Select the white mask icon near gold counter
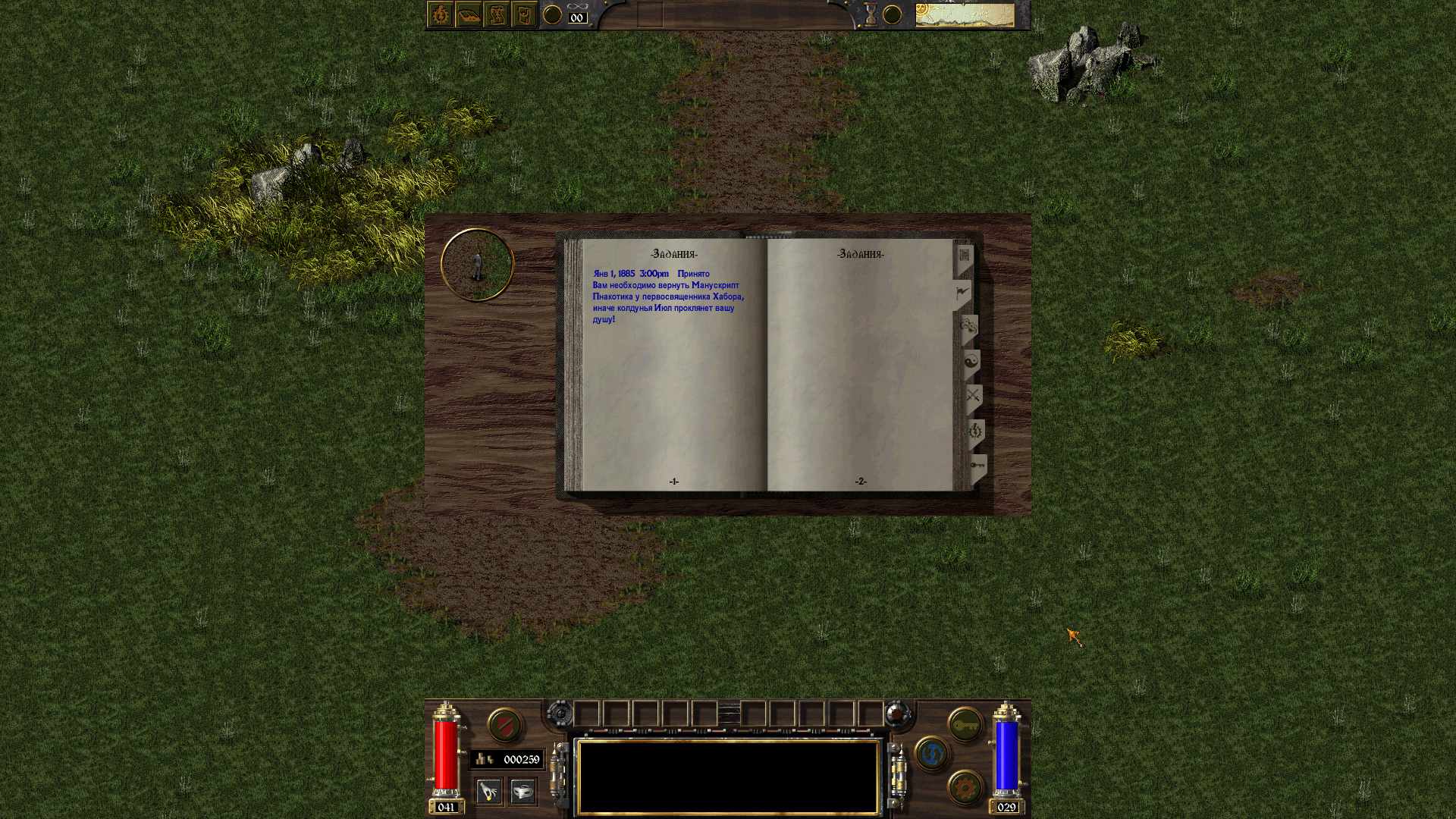1456x819 pixels. [x=523, y=792]
